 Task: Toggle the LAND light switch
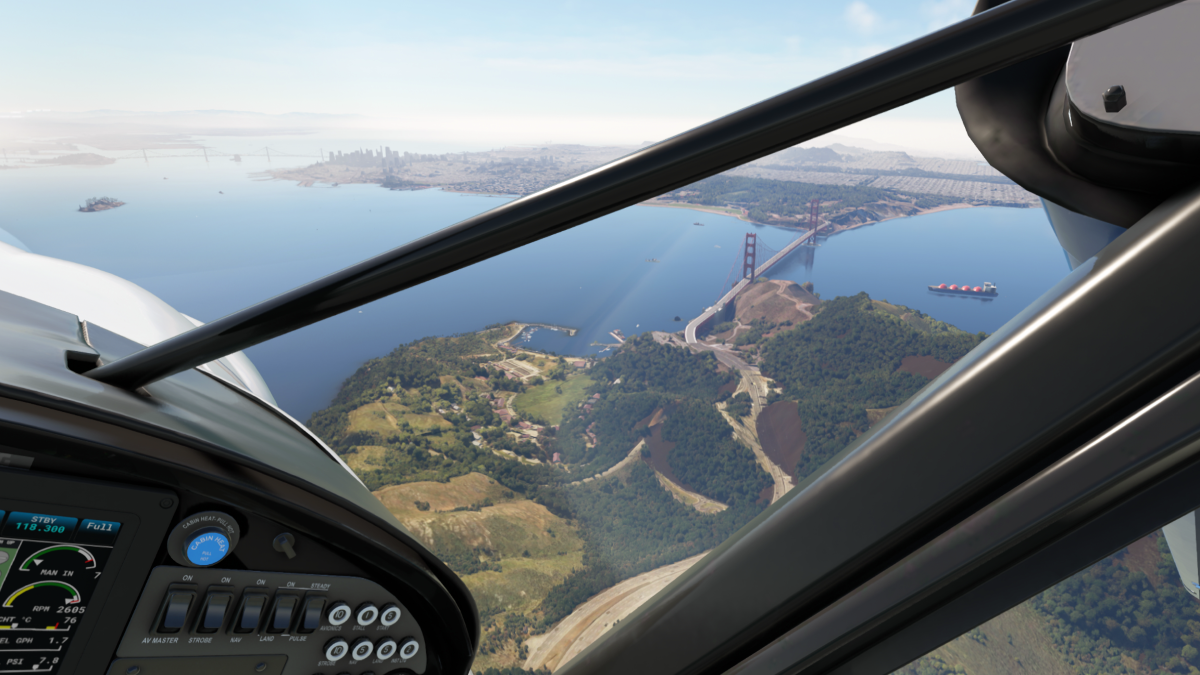tap(284, 612)
